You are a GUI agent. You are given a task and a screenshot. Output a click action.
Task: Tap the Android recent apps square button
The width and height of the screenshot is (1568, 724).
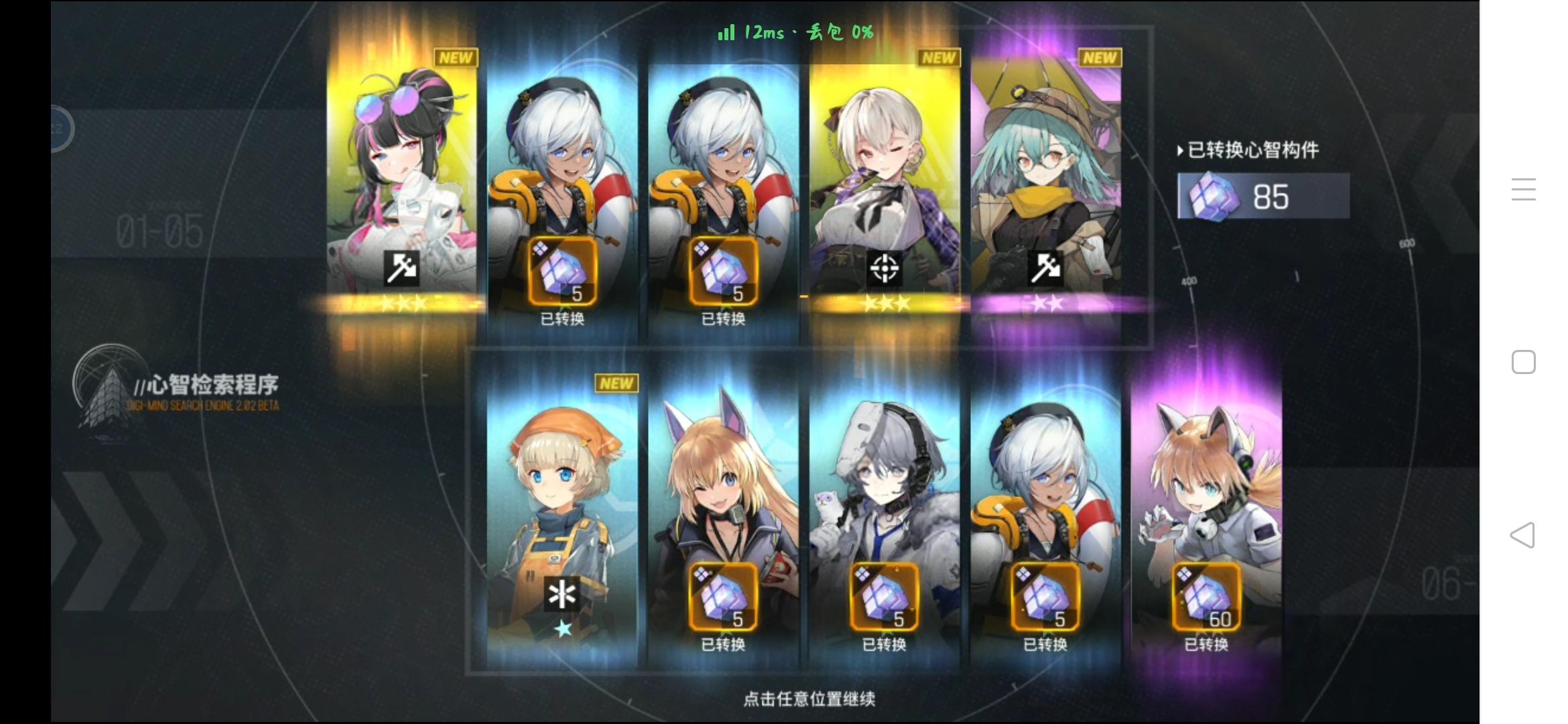point(1524,362)
